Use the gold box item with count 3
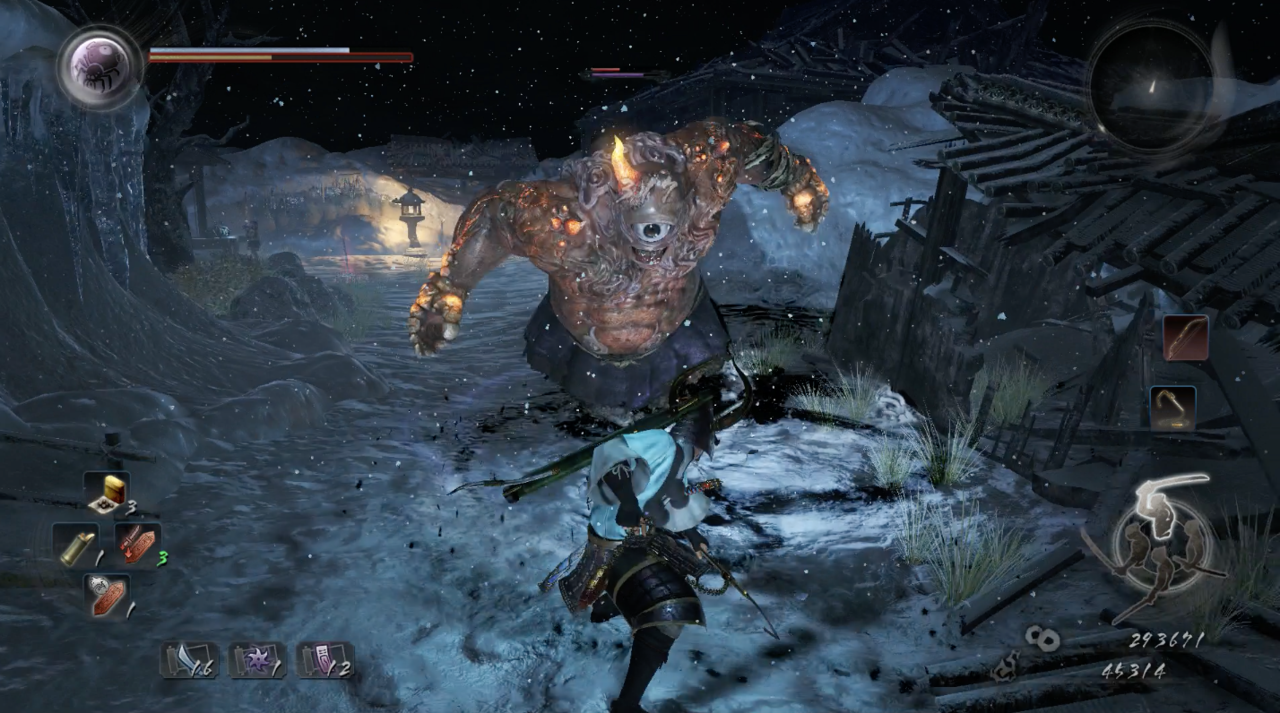1280x713 pixels. [106, 492]
